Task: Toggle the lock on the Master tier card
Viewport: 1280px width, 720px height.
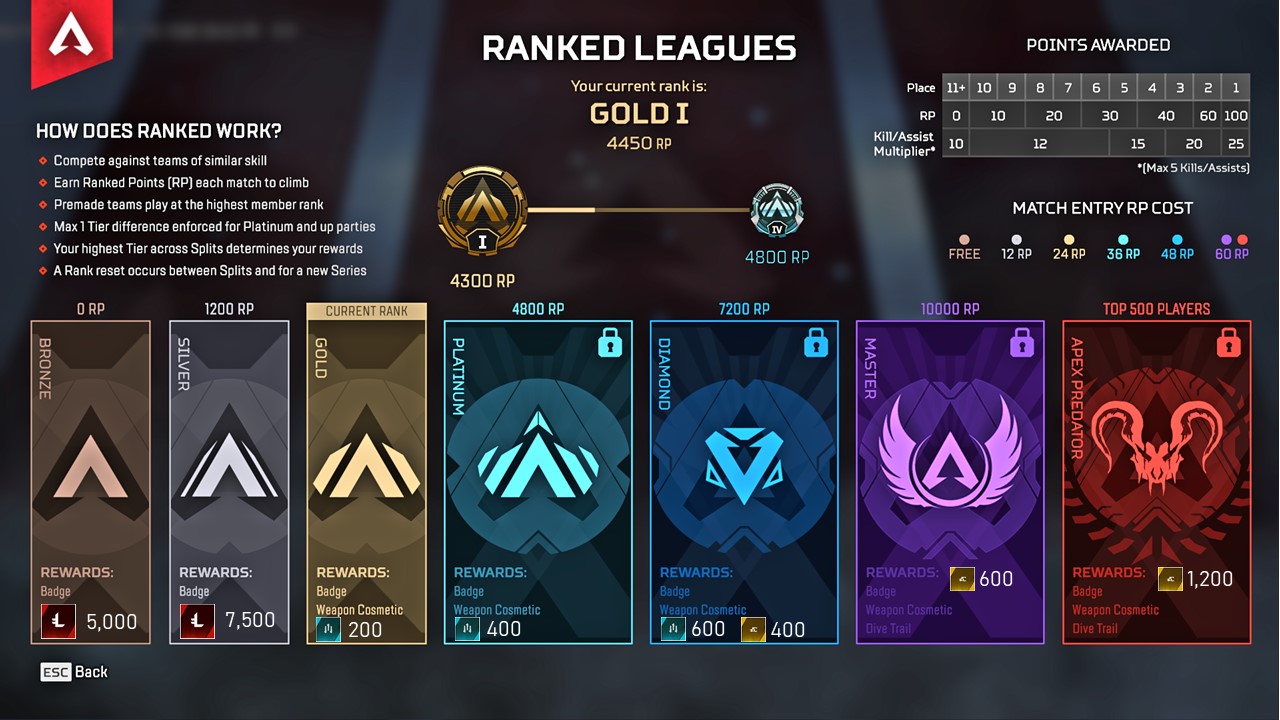Action: (x=1021, y=342)
